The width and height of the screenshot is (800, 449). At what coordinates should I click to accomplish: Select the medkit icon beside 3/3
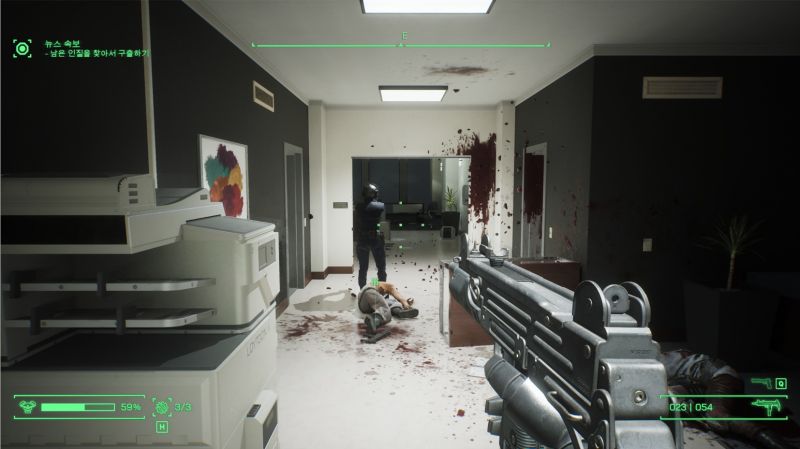coord(163,407)
